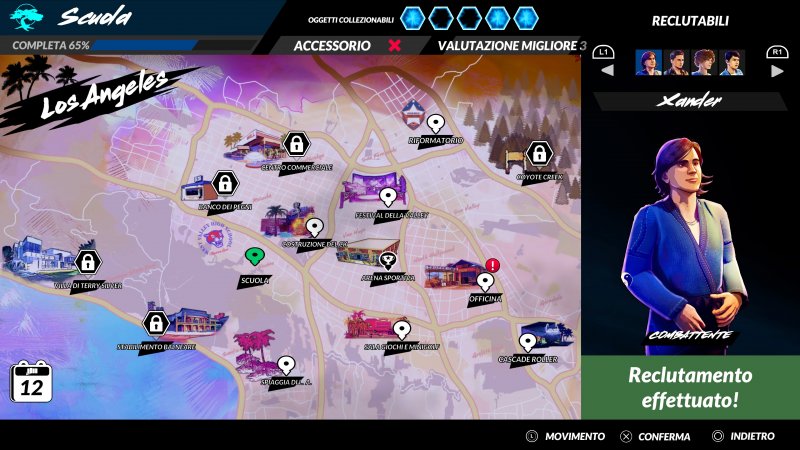
Task: Show the next recruitable with right arrow
Action: pyautogui.click(x=776, y=70)
